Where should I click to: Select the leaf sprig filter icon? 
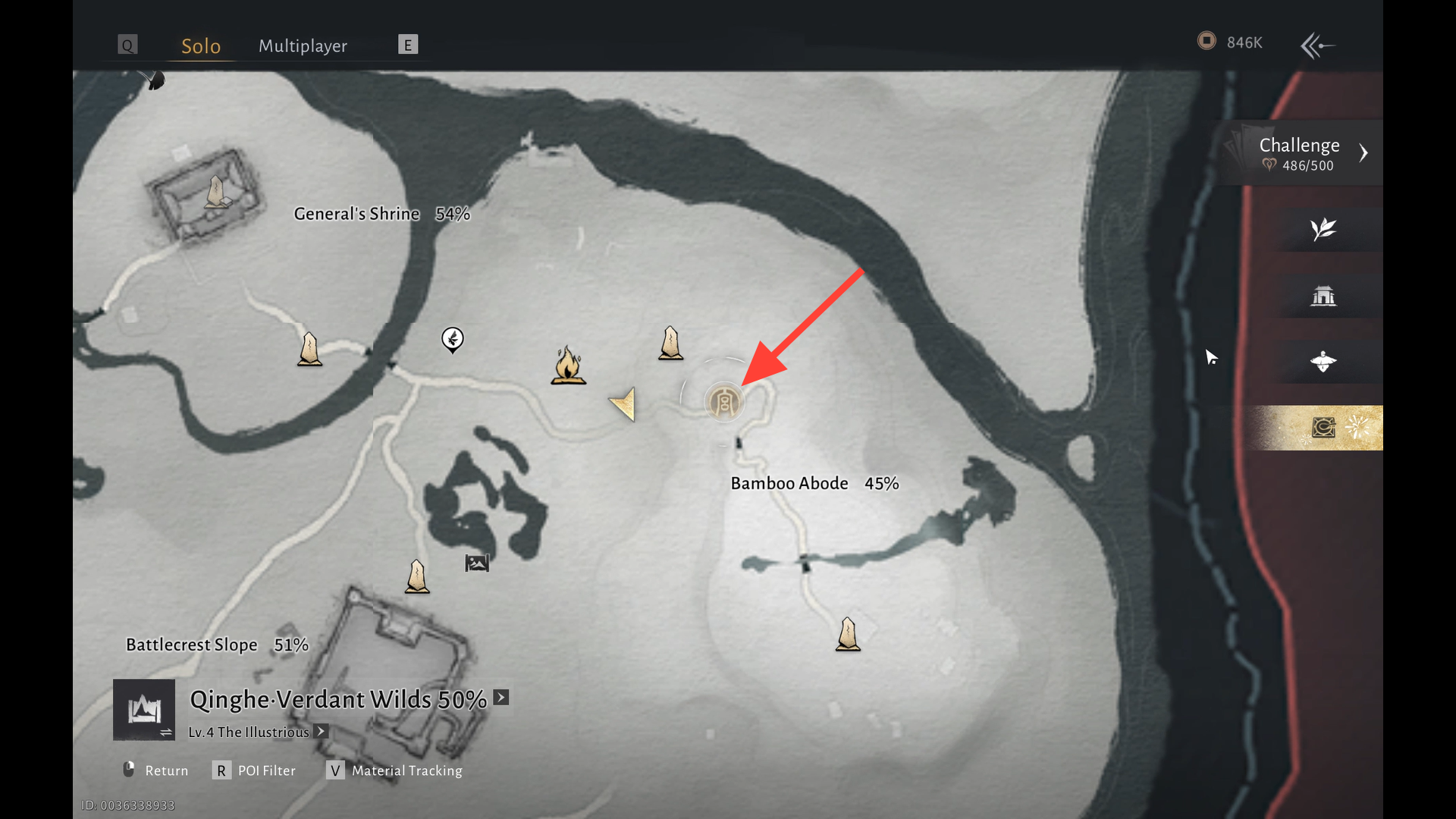tap(1323, 229)
